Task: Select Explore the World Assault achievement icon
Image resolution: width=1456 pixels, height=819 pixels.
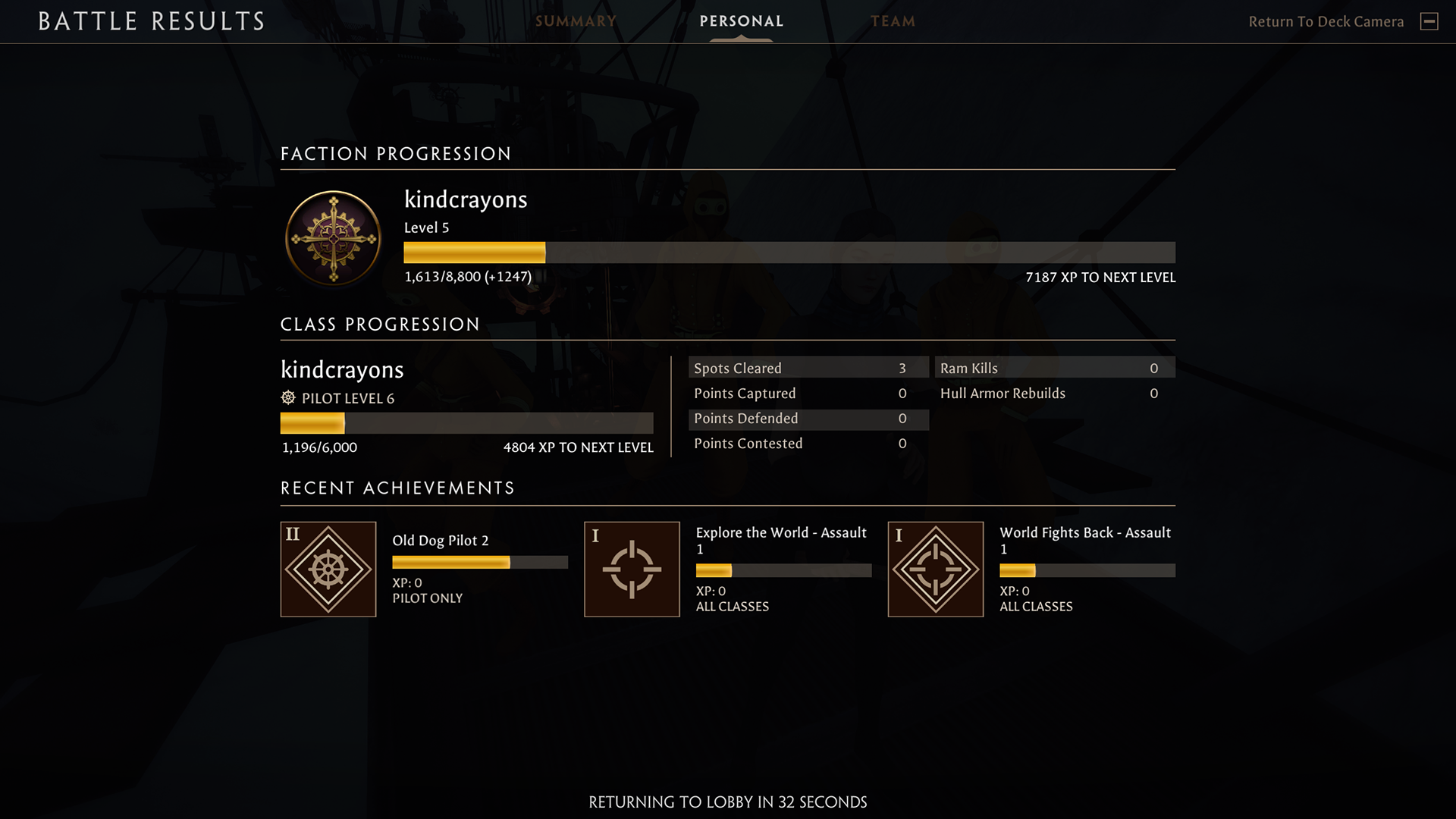Action: [x=632, y=569]
